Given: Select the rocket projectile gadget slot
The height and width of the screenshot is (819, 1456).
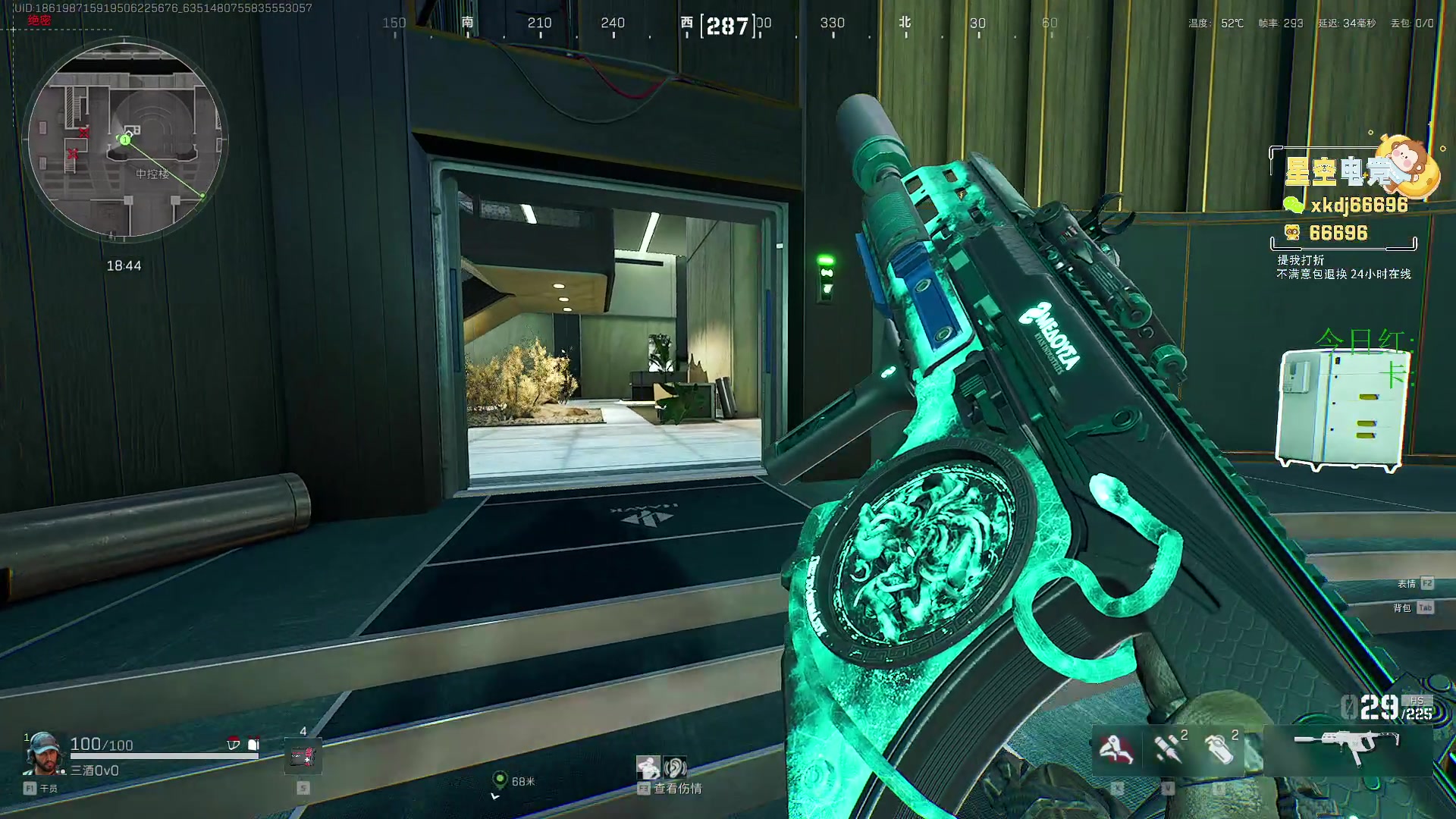Looking at the screenshot, I should coord(1166,749).
